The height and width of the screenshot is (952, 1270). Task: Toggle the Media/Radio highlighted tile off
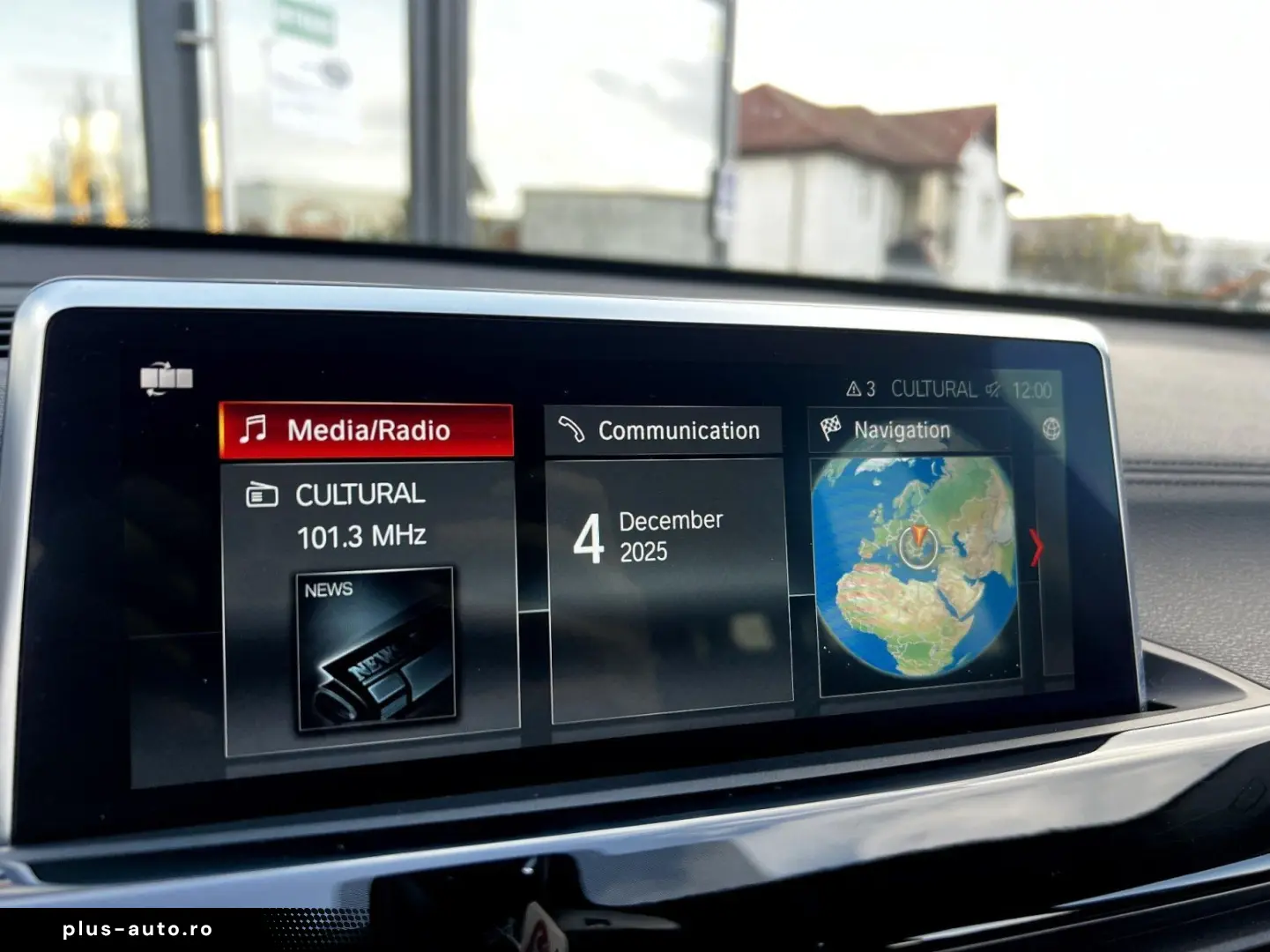pyautogui.click(x=367, y=430)
